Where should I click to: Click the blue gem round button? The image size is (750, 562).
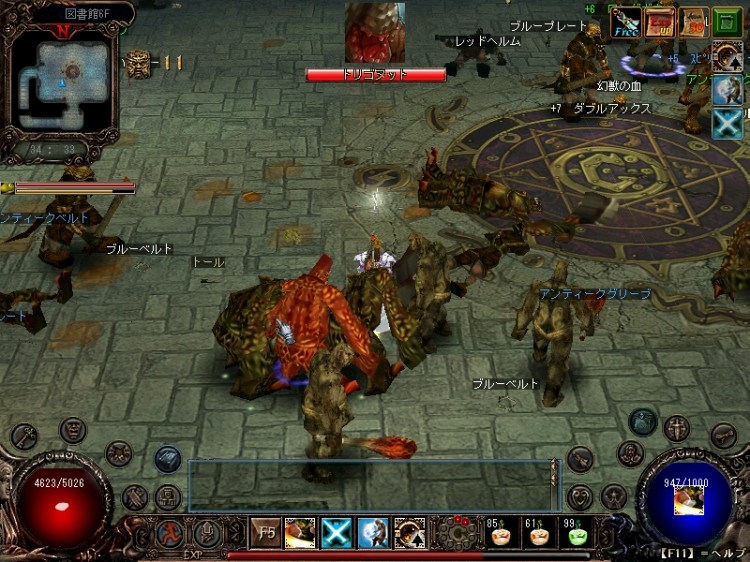point(643,422)
